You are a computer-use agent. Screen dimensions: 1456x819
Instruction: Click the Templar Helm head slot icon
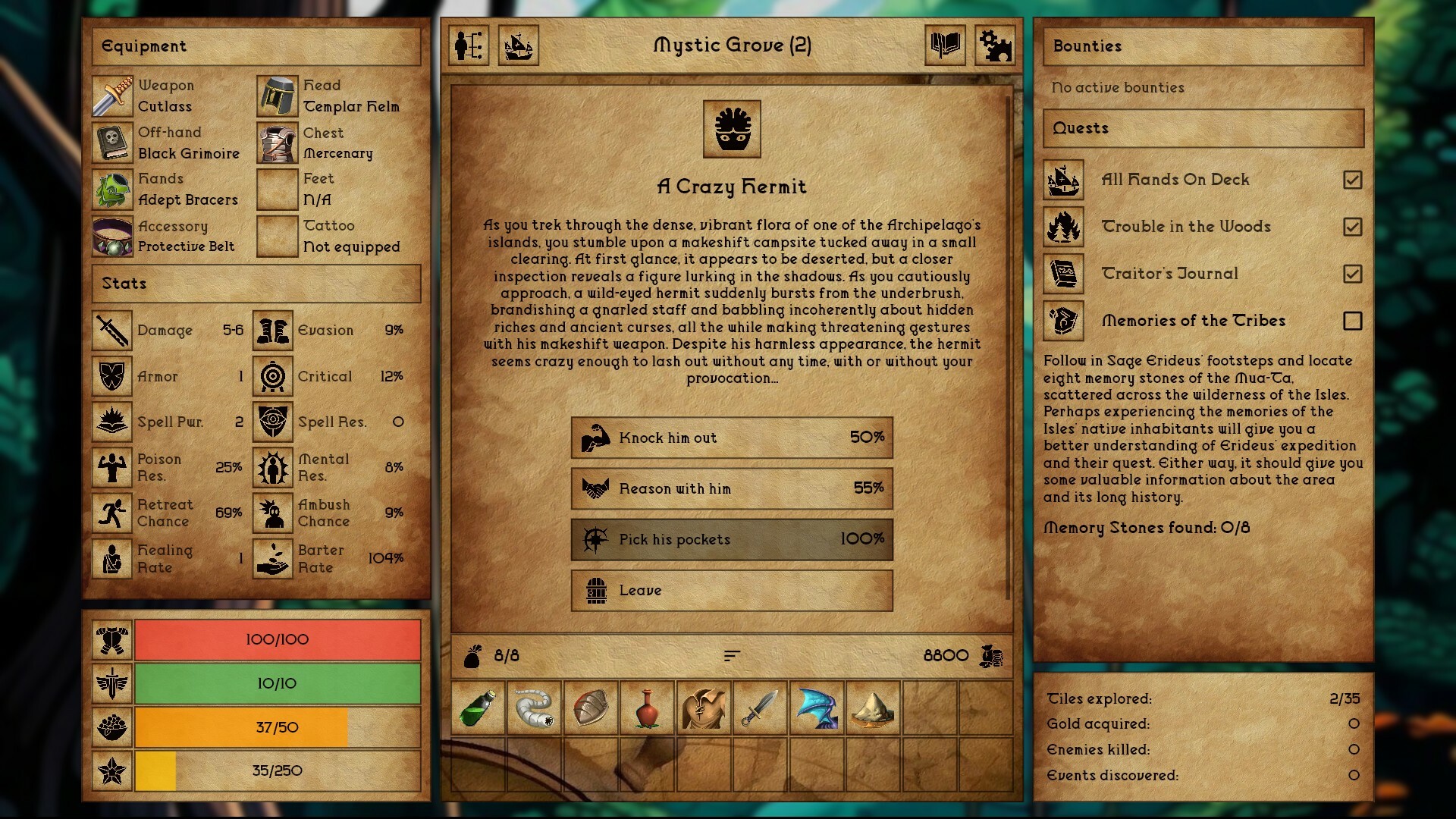[278, 96]
